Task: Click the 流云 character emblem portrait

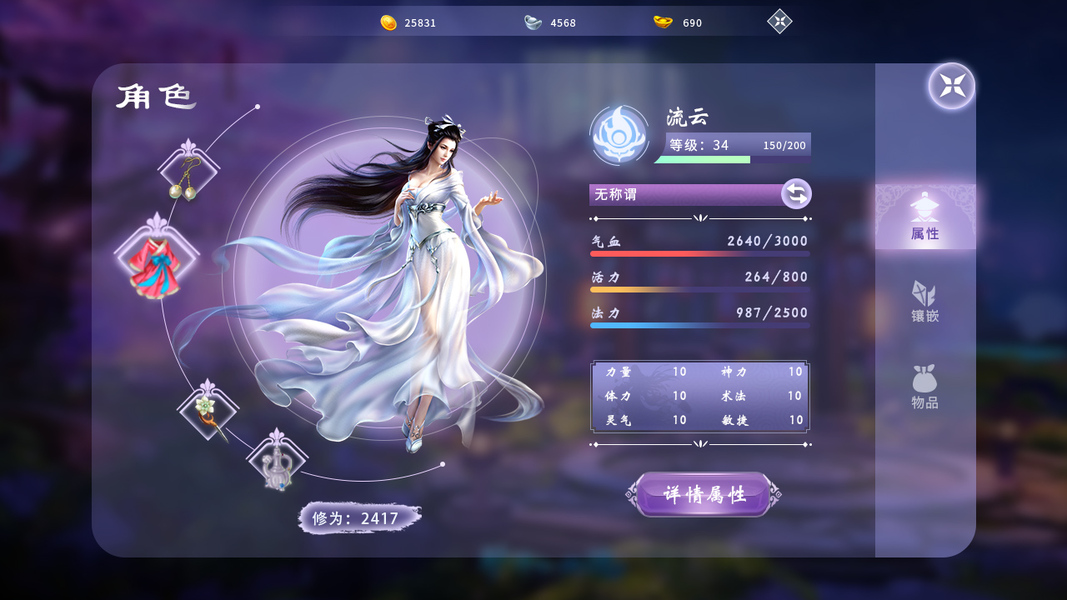Action: click(619, 136)
